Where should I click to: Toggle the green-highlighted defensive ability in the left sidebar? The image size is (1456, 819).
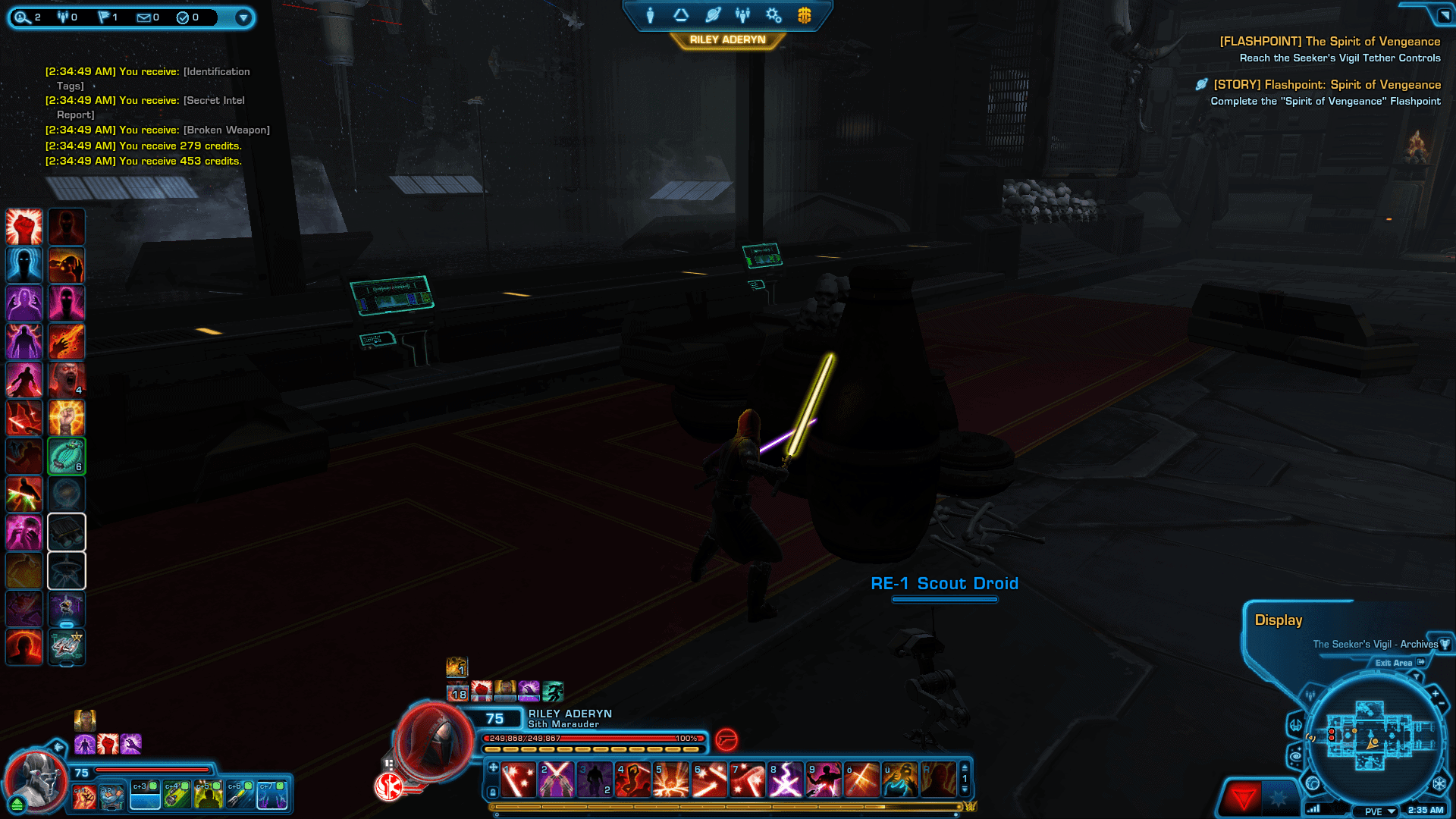pyautogui.click(x=67, y=456)
